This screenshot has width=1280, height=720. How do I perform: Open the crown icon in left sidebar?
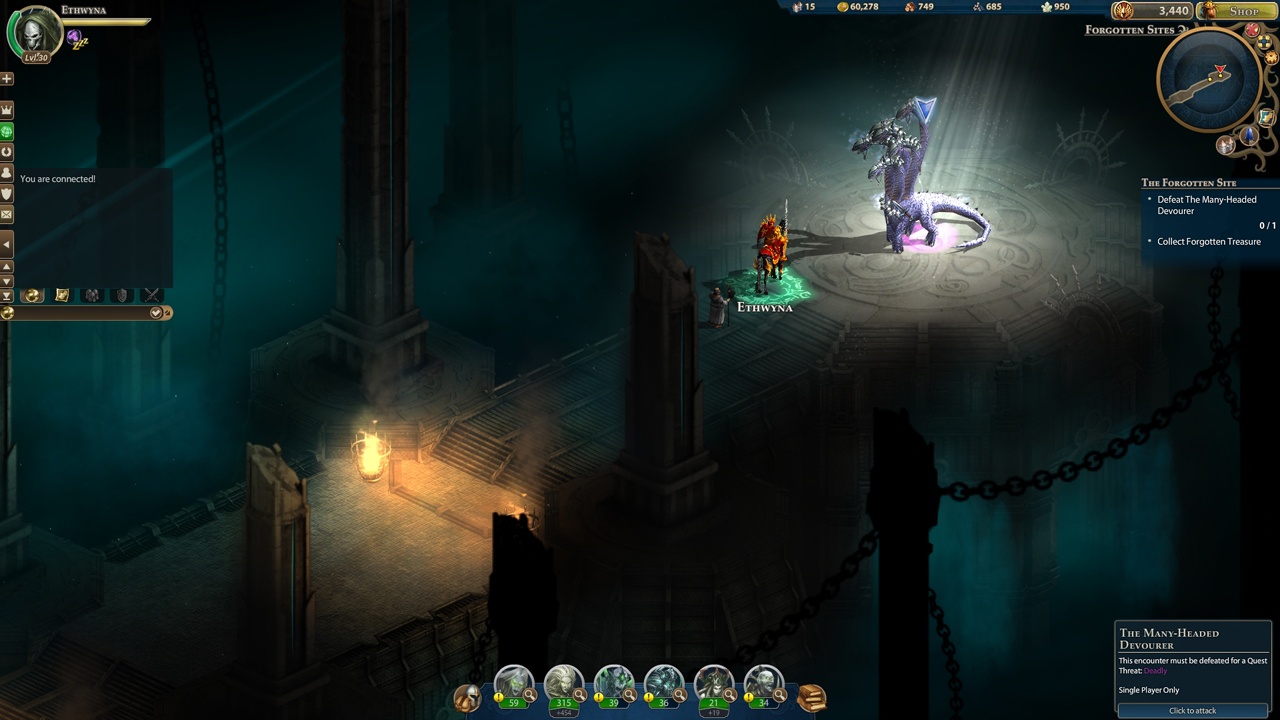(x=7, y=109)
